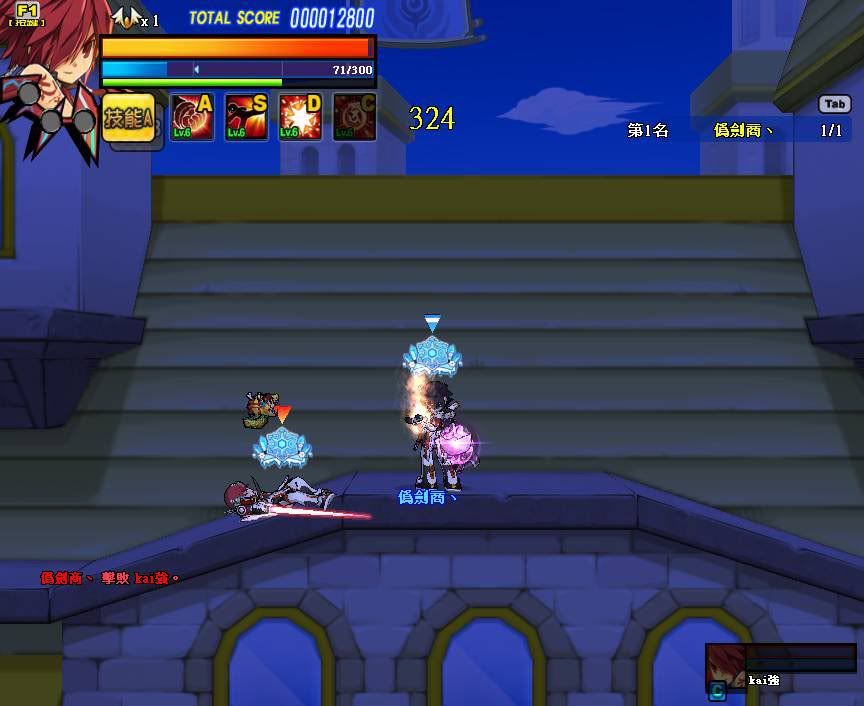Image resolution: width=864 pixels, height=706 pixels.
Task: Select the 第1名 ranking row
Action: coord(735,130)
